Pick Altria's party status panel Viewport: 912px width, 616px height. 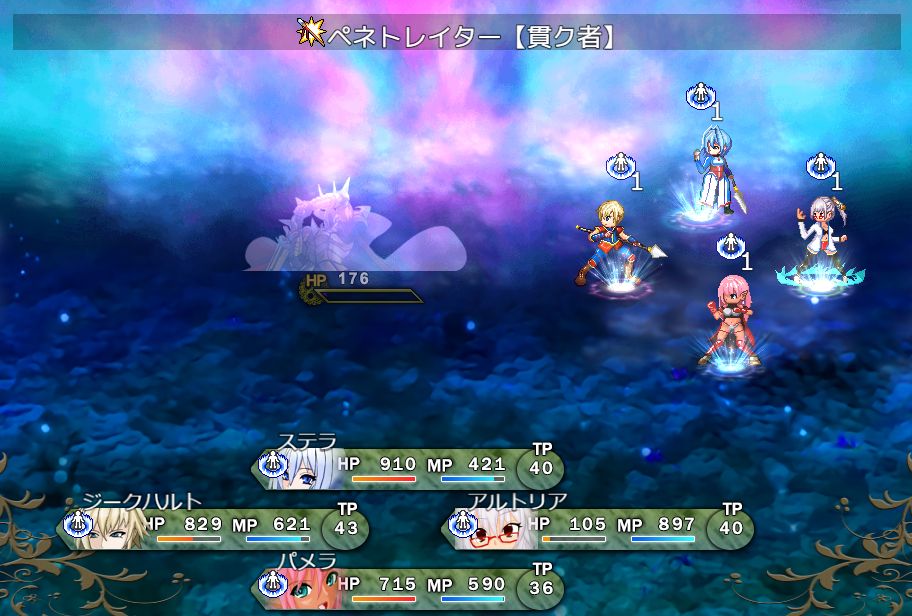pos(597,527)
